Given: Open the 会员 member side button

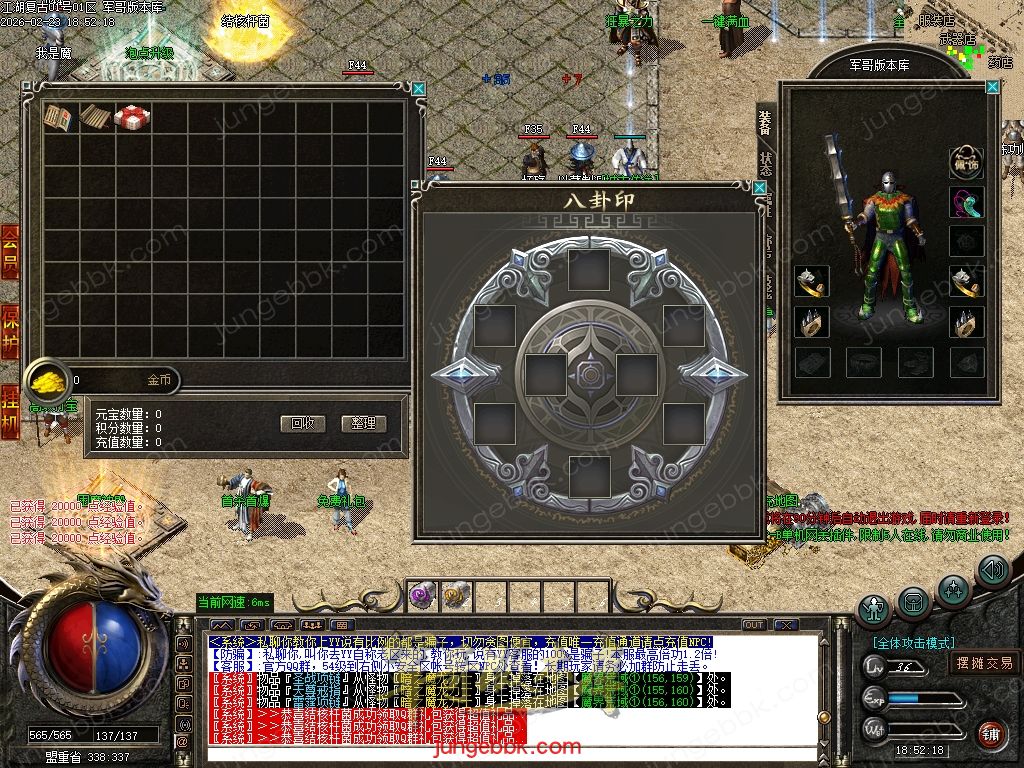Looking at the screenshot, I should tap(10, 251).
